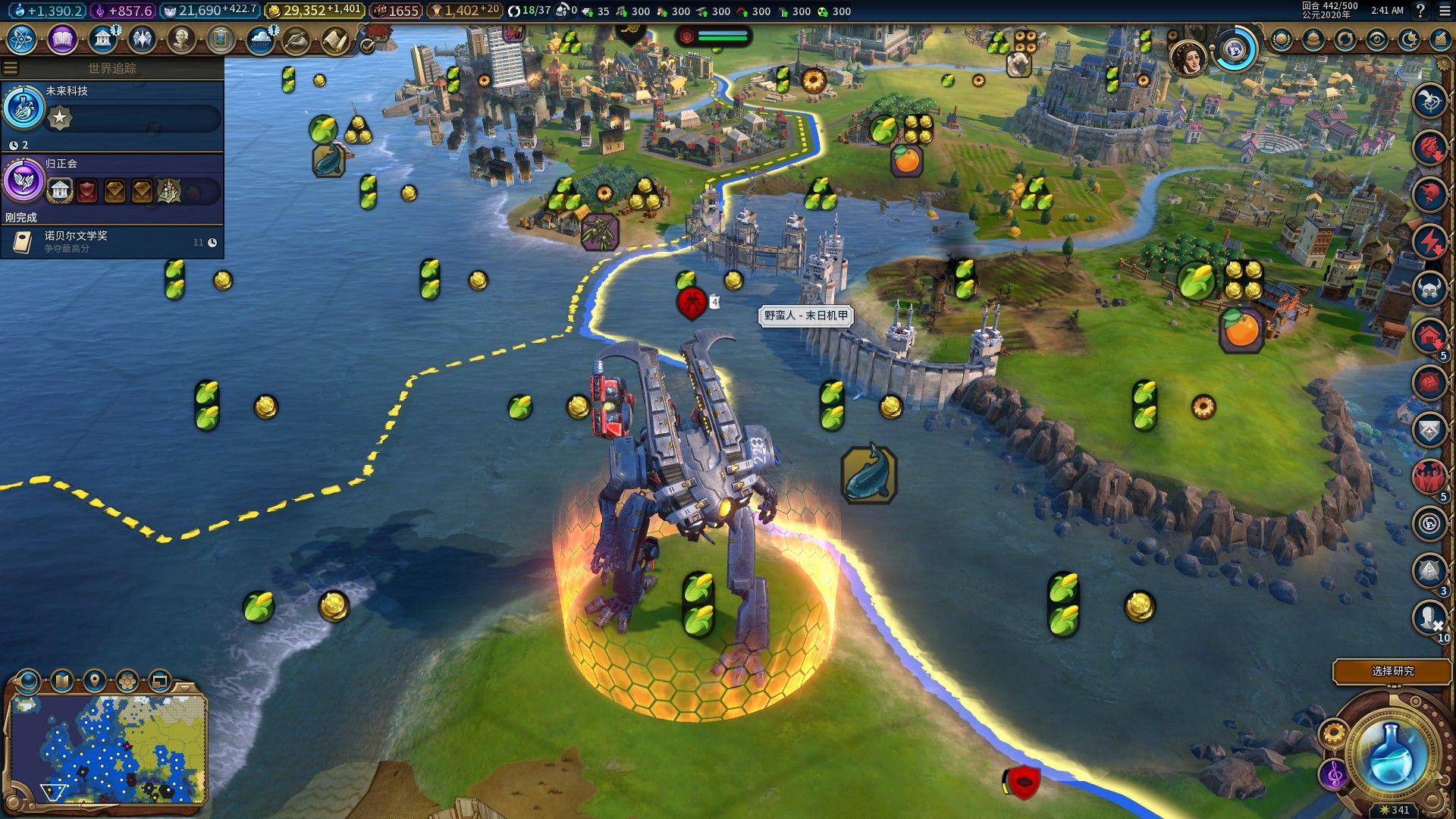This screenshot has height=819, width=1456.
Task: Collapse the world tracker list
Action: [11, 67]
